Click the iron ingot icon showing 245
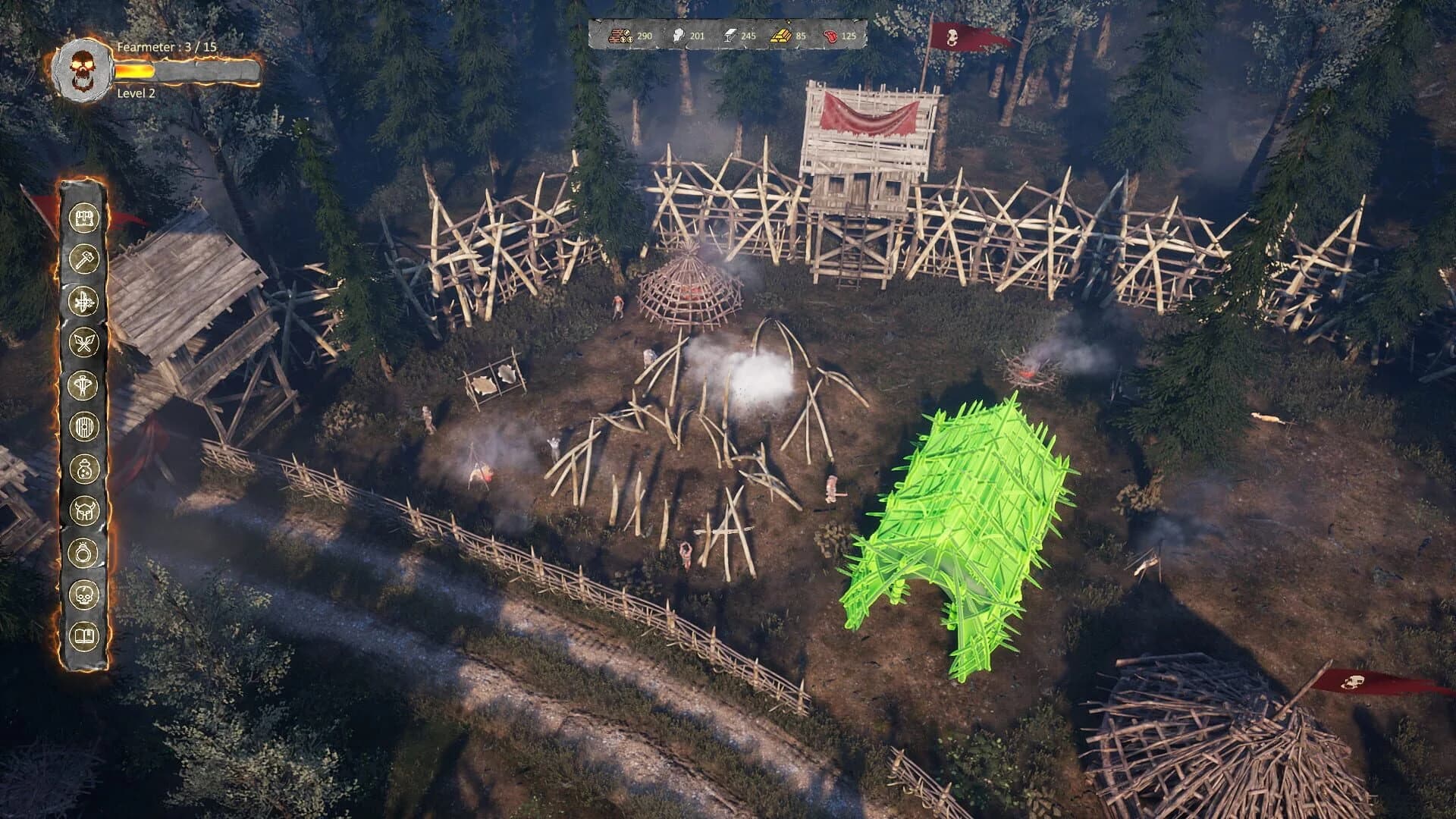The height and width of the screenshot is (819, 1456). [x=730, y=36]
